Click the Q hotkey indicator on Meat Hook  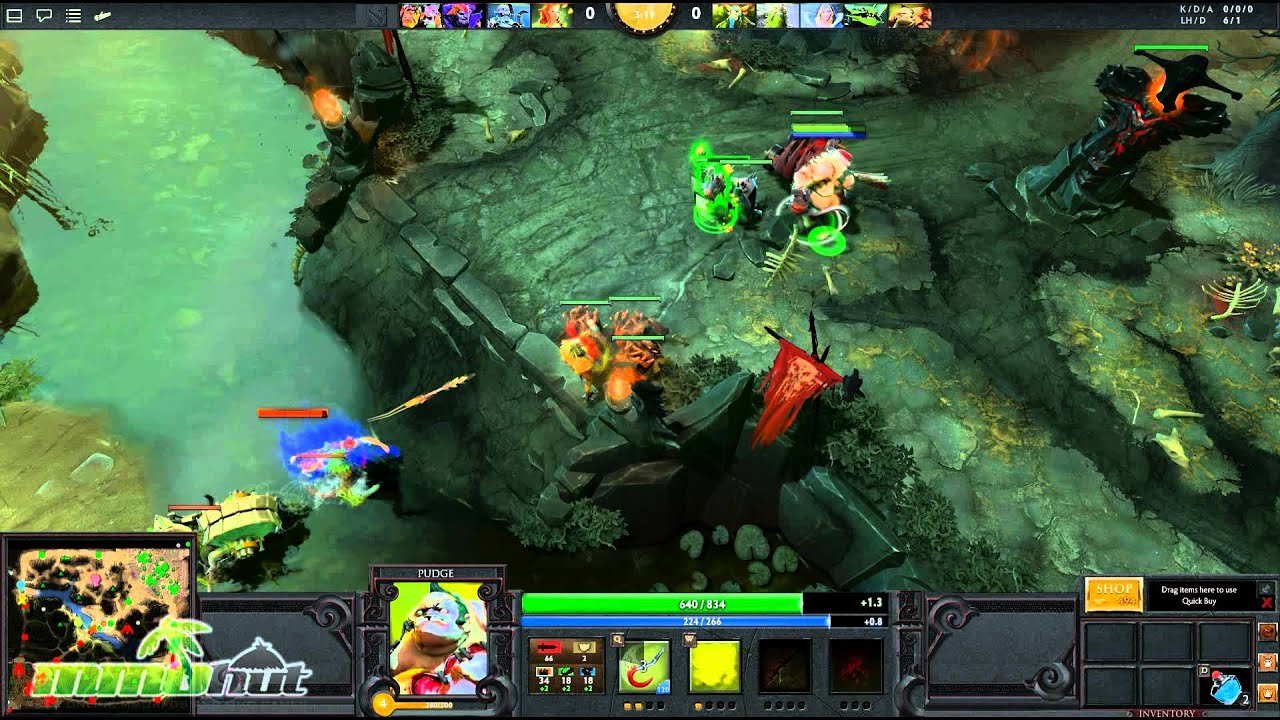point(617,639)
